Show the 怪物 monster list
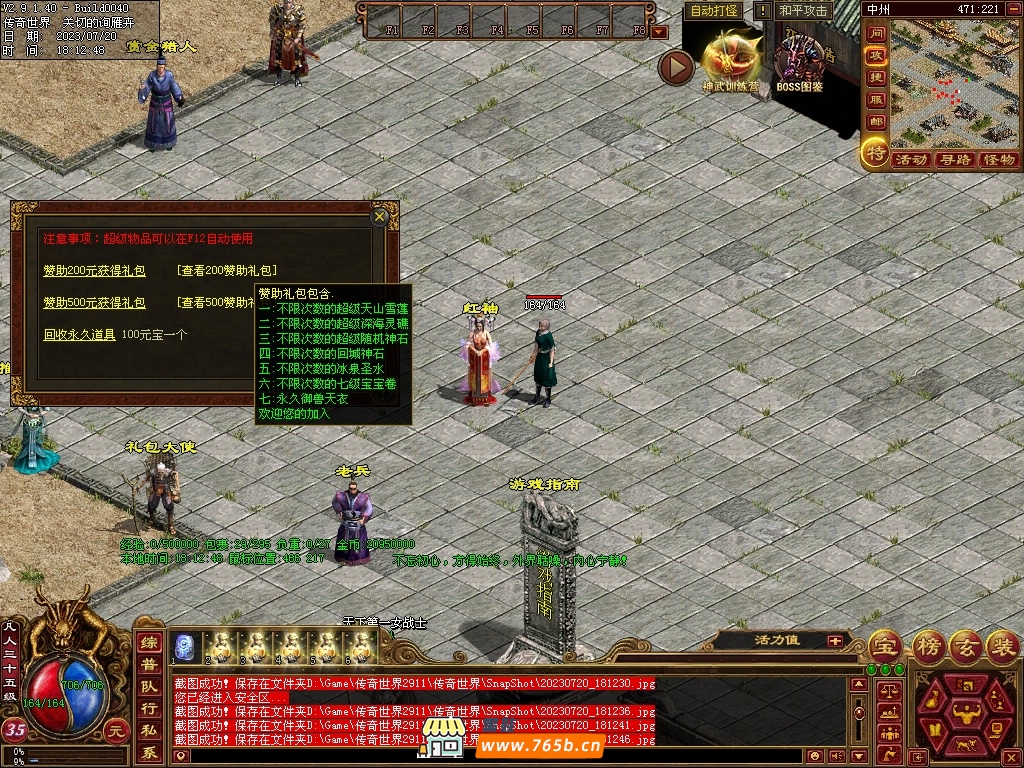The height and width of the screenshot is (768, 1024). (x=999, y=159)
